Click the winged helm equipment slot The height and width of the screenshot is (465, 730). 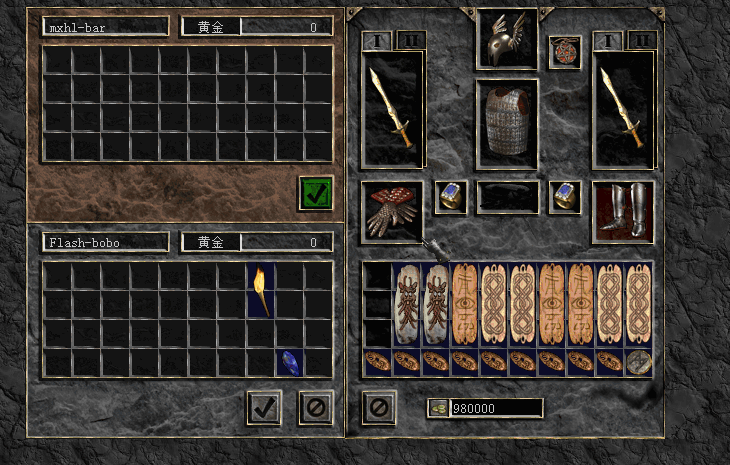pyautogui.click(x=506, y=40)
